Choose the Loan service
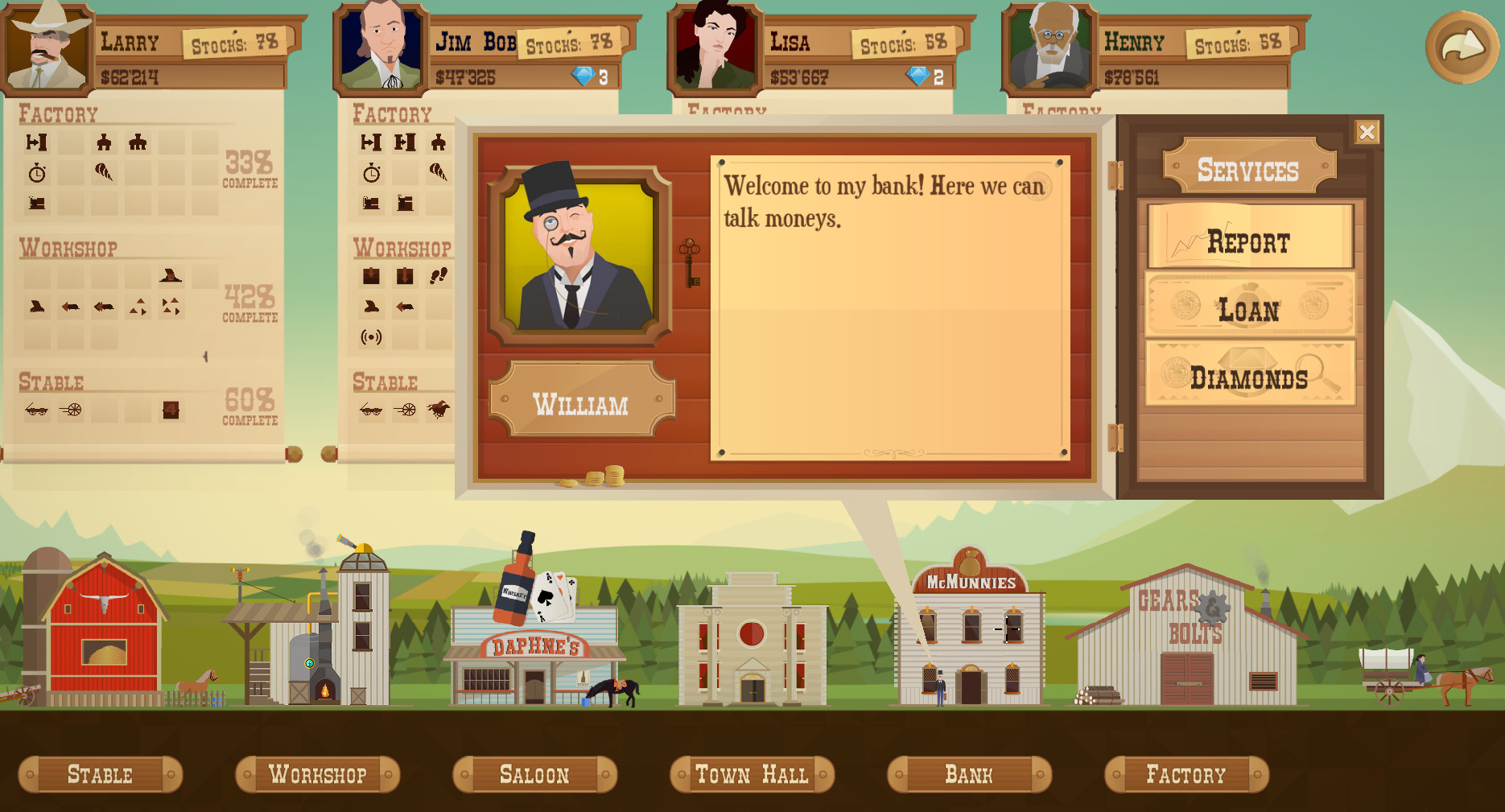 [1250, 306]
